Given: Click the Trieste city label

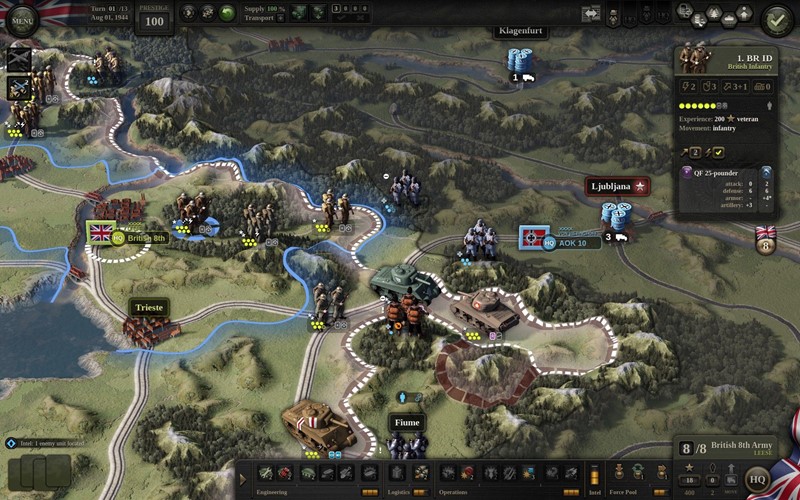Looking at the screenshot, I should pos(147,307).
